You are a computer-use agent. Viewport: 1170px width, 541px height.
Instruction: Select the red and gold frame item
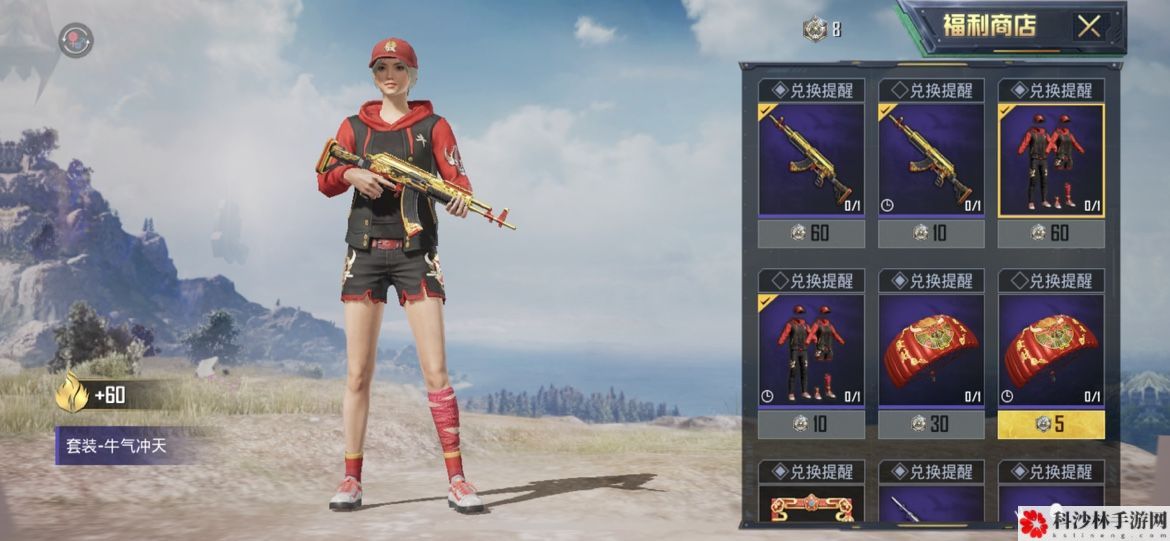pyautogui.click(x=811, y=504)
